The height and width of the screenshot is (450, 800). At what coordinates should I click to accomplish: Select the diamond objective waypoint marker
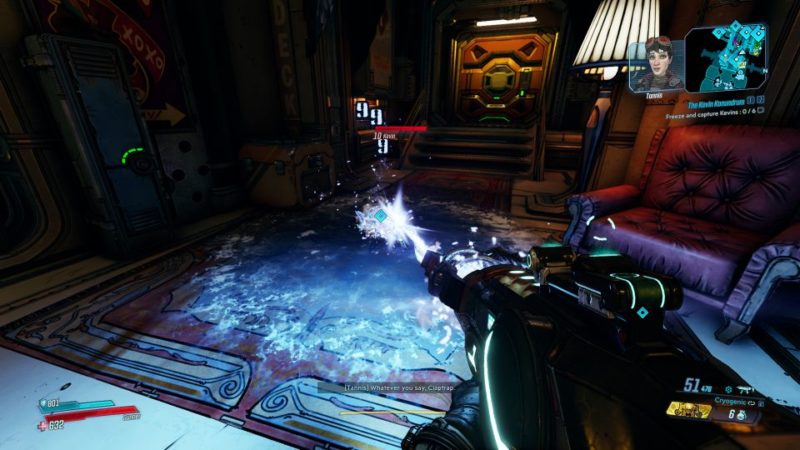point(379,216)
